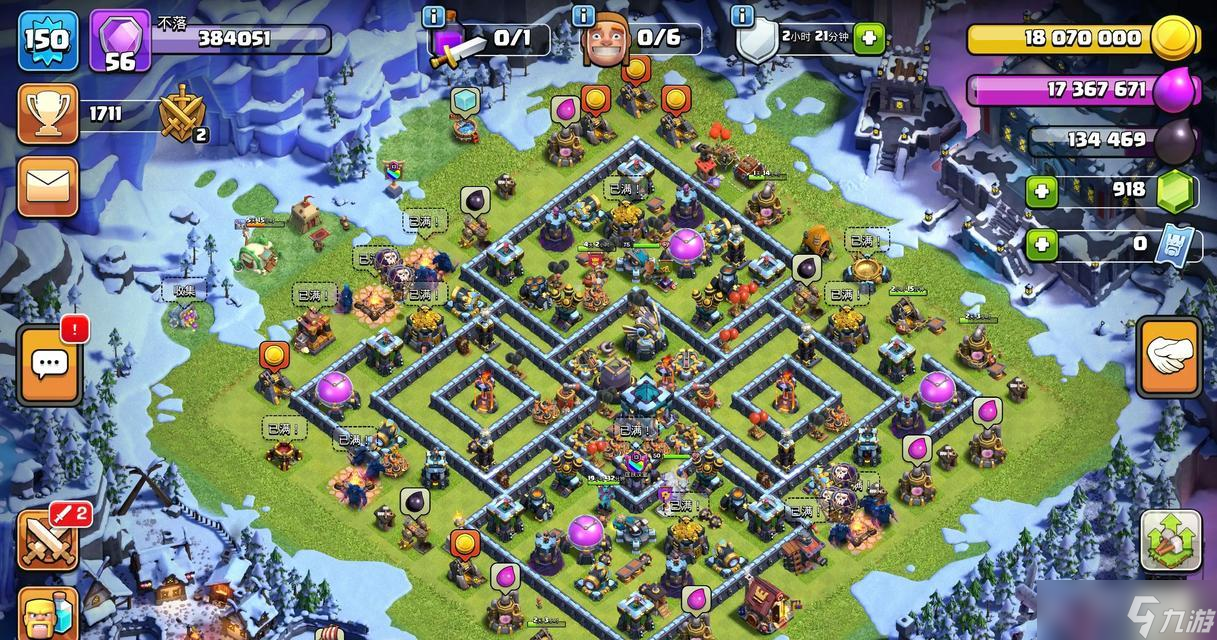The image size is (1217, 640).
Task: Open the green arrows button at bottom right
Action: [x=1169, y=539]
